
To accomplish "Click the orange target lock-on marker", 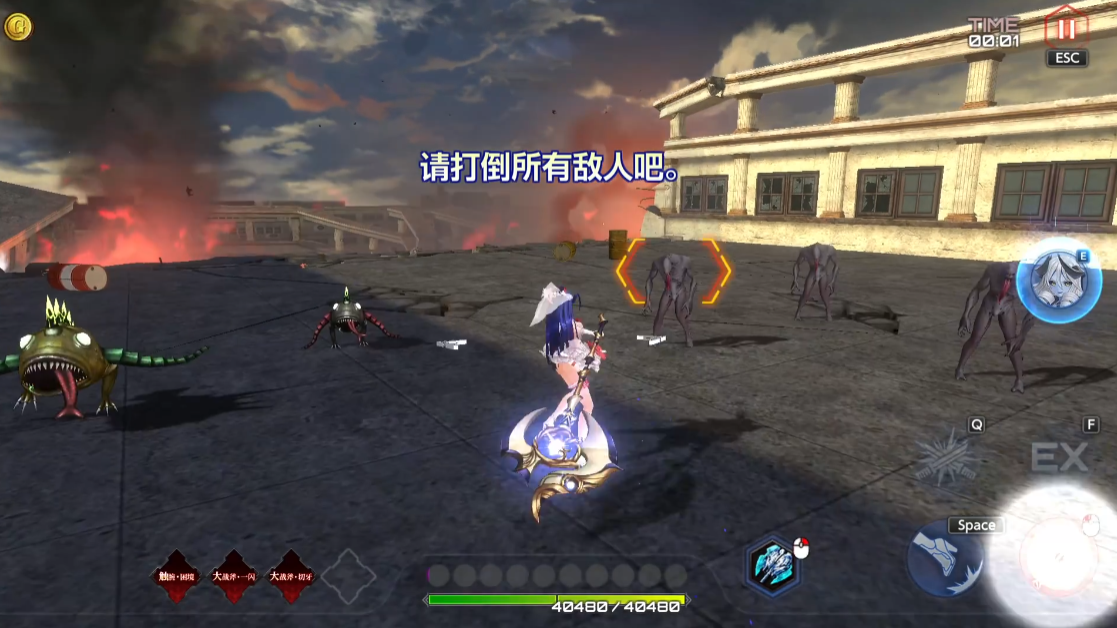I will tap(672, 271).
